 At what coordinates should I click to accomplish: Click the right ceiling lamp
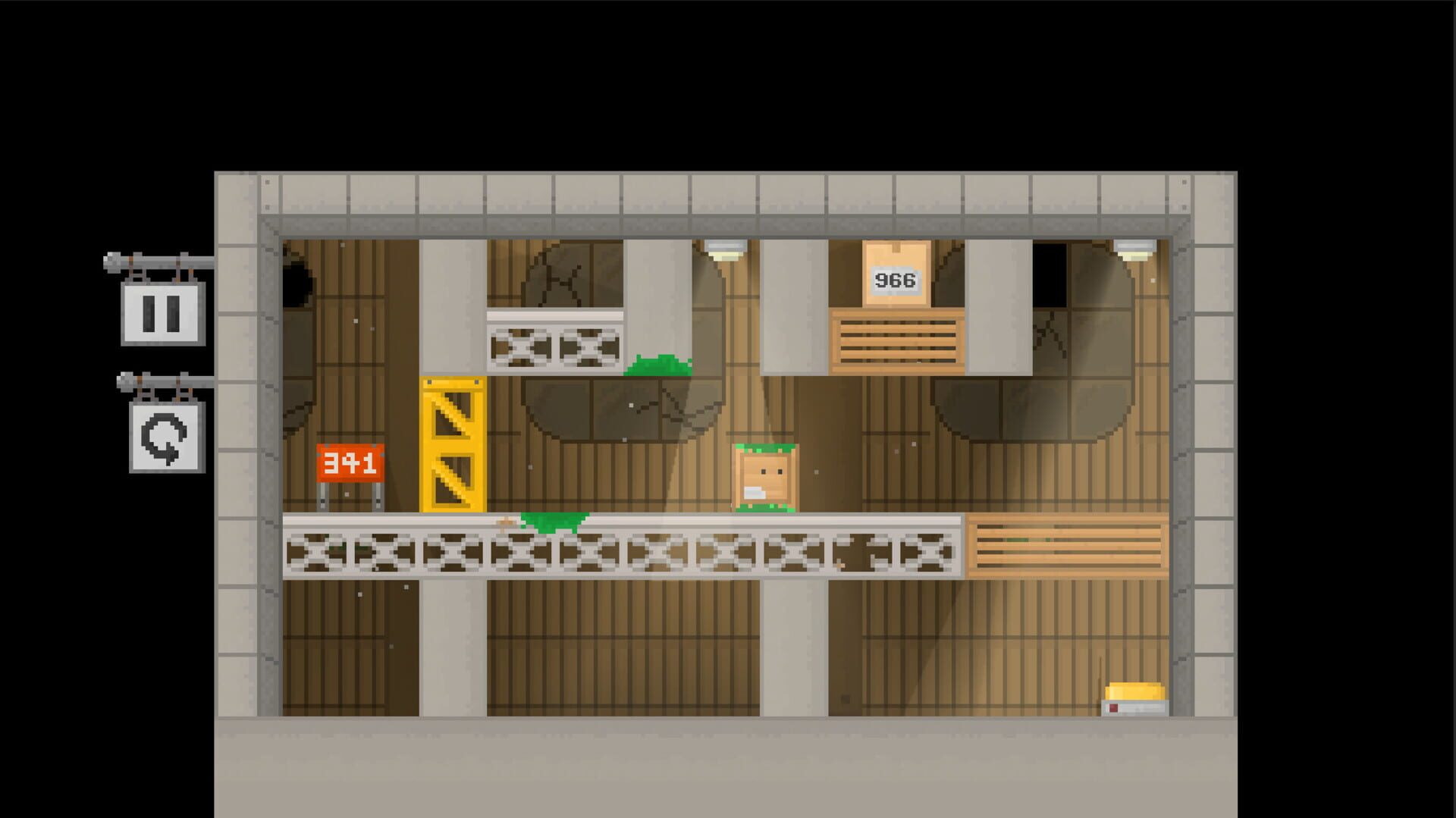point(1134,246)
